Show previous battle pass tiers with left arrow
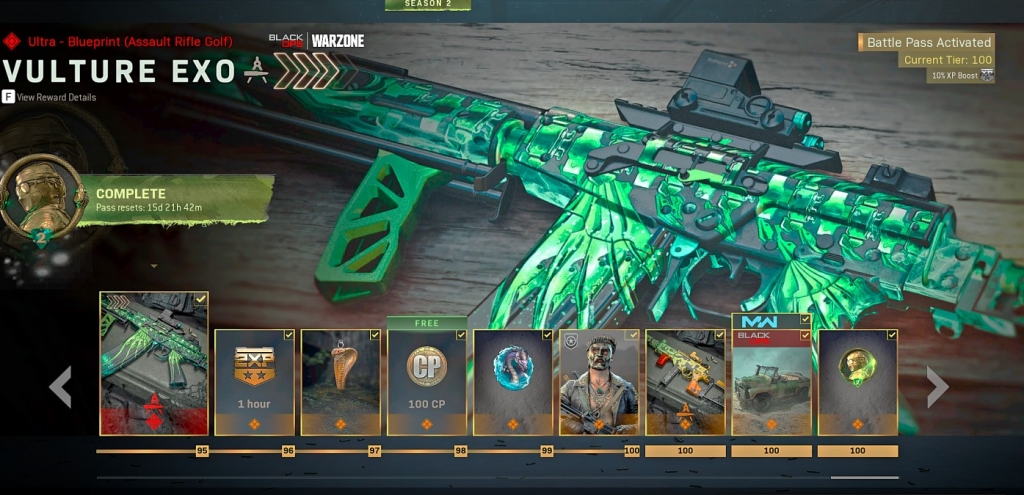The width and height of the screenshot is (1024, 495). [x=61, y=387]
